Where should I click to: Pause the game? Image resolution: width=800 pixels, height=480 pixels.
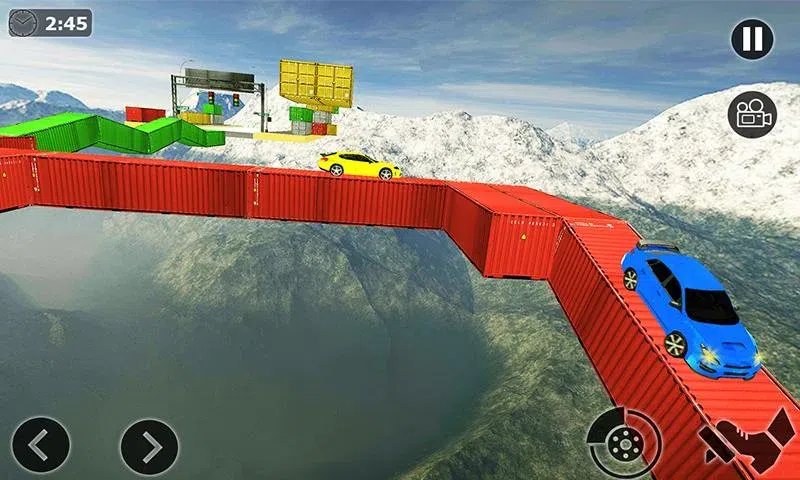click(x=752, y=39)
